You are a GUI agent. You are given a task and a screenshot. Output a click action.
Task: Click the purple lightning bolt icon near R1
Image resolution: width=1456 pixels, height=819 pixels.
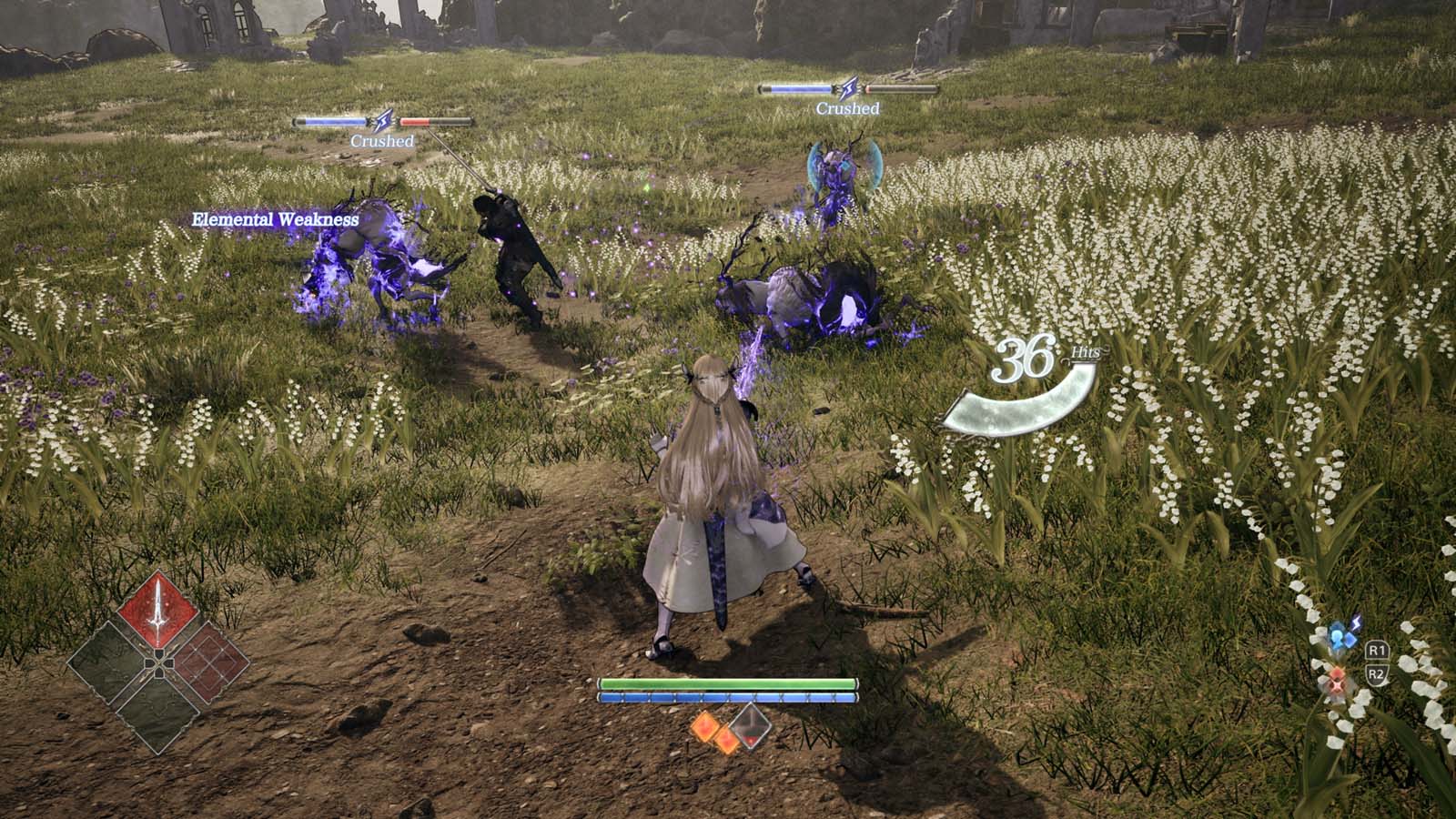click(x=1356, y=623)
